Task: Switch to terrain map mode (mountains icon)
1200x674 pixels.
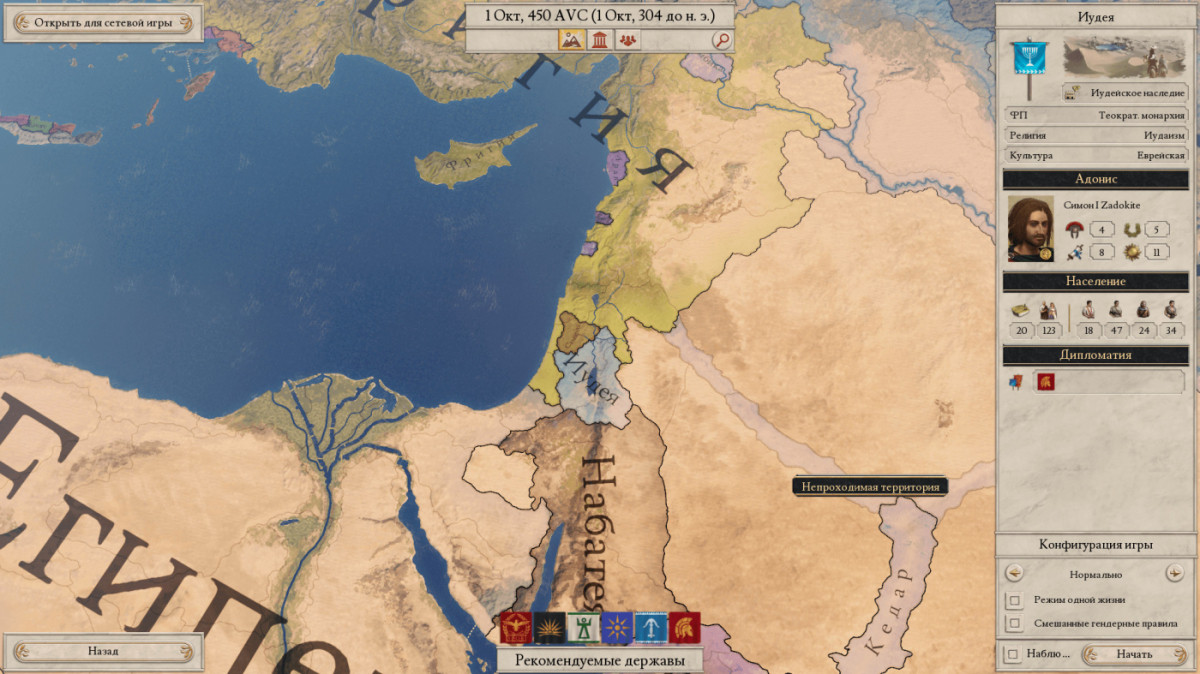Action: [x=571, y=40]
